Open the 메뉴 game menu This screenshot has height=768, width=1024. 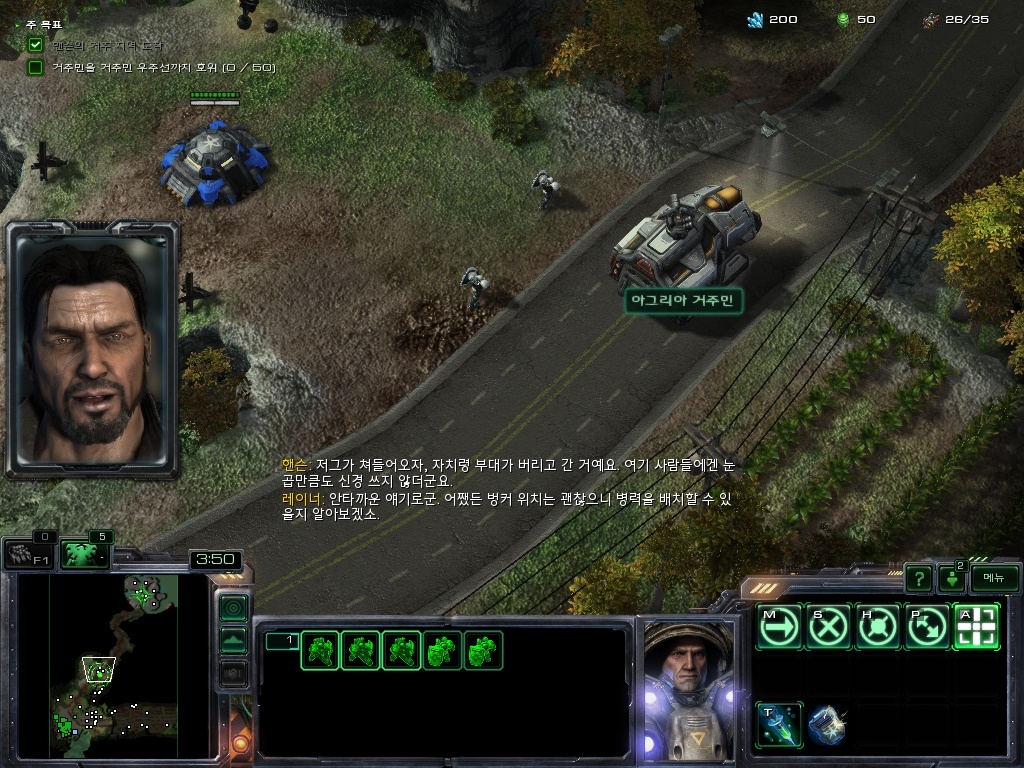point(994,578)
